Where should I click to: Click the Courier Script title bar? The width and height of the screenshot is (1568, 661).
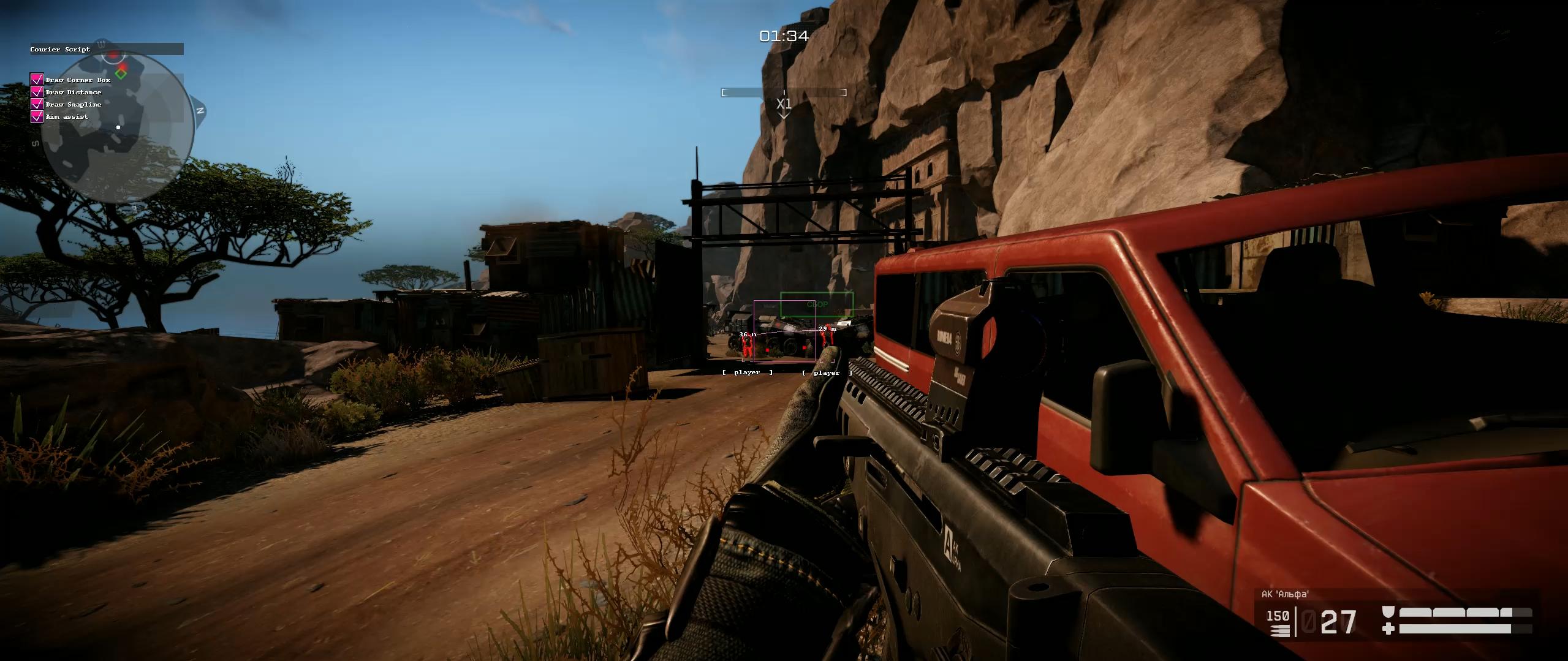point(107,49)
